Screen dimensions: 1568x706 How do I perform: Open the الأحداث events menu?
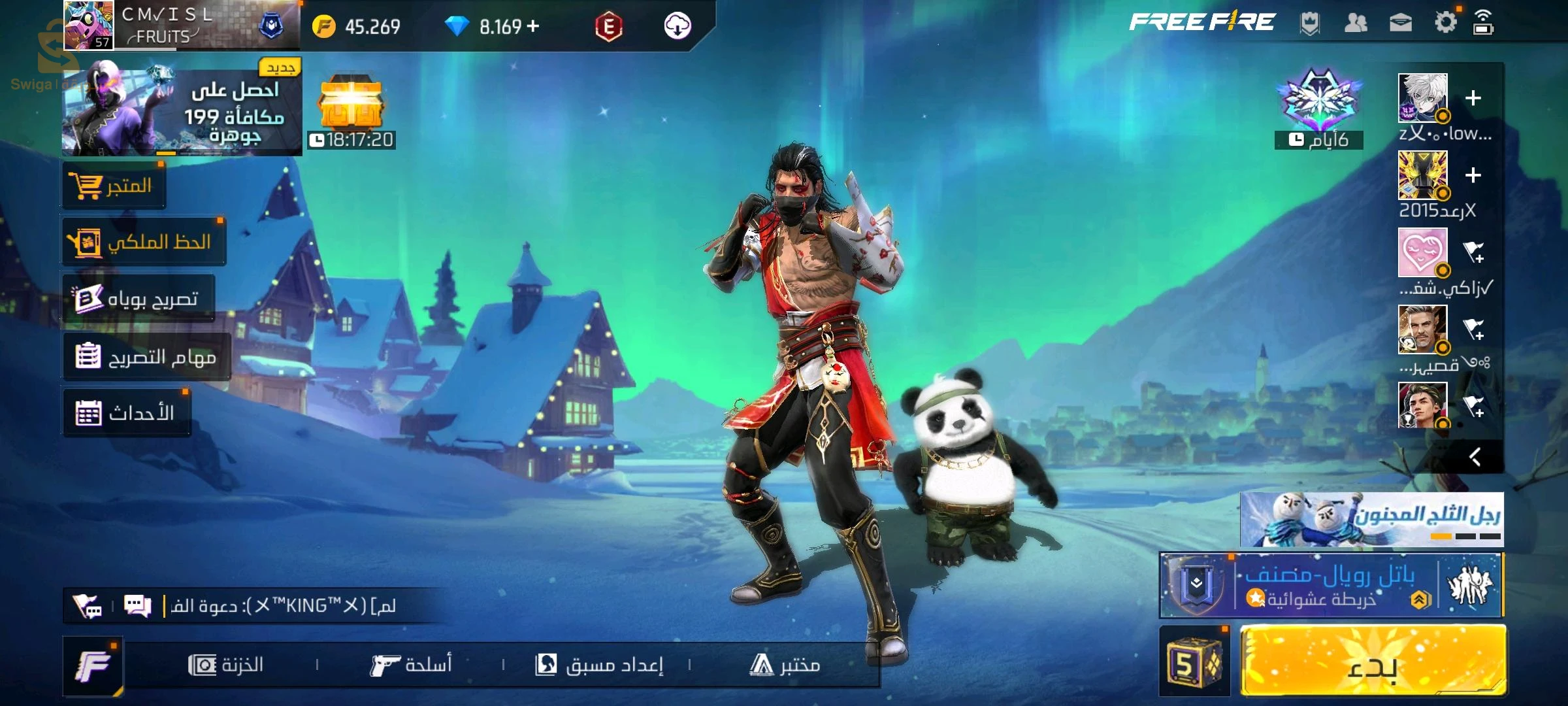127,413
